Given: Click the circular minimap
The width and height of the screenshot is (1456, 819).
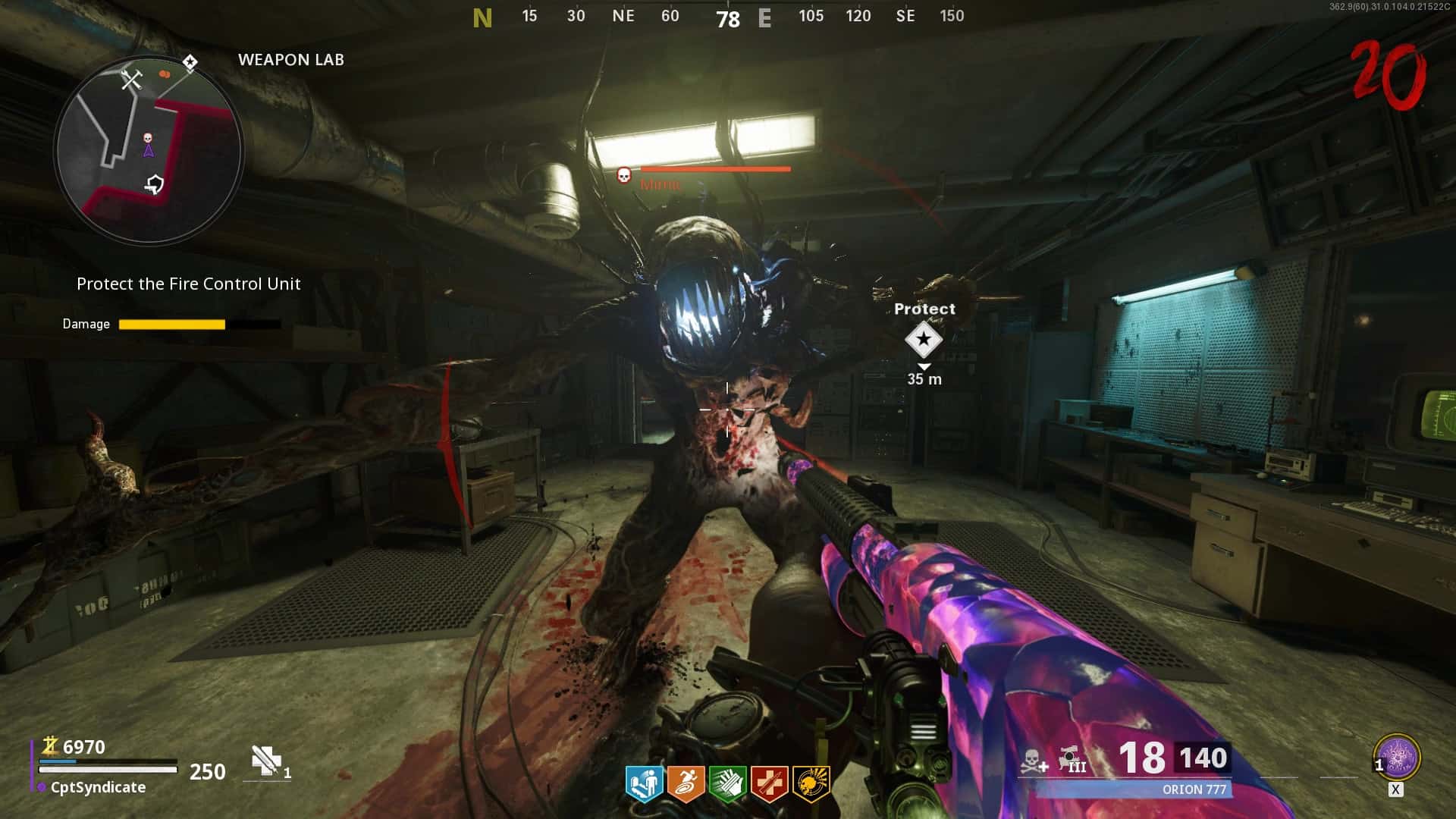Looking at the screenshot, I should tap(149, 150).
